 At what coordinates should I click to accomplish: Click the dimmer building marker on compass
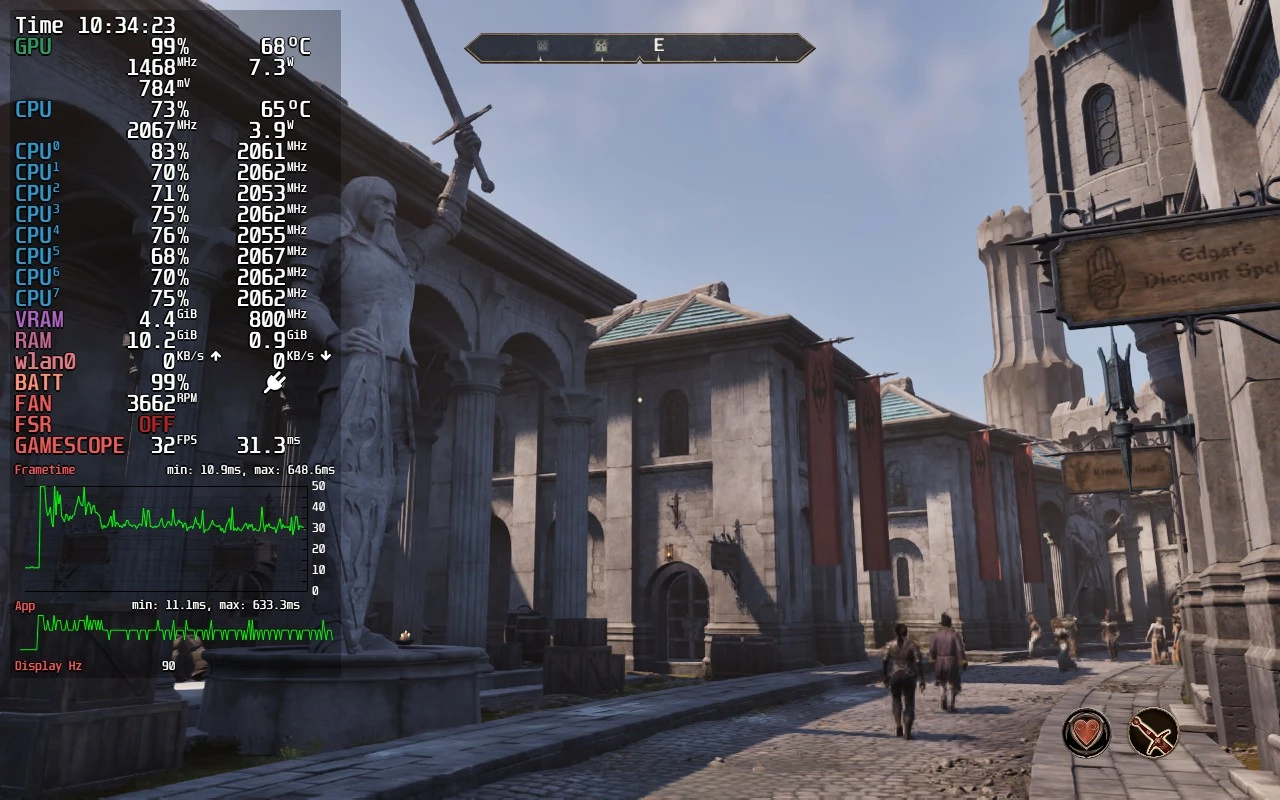tap(542, 45)
